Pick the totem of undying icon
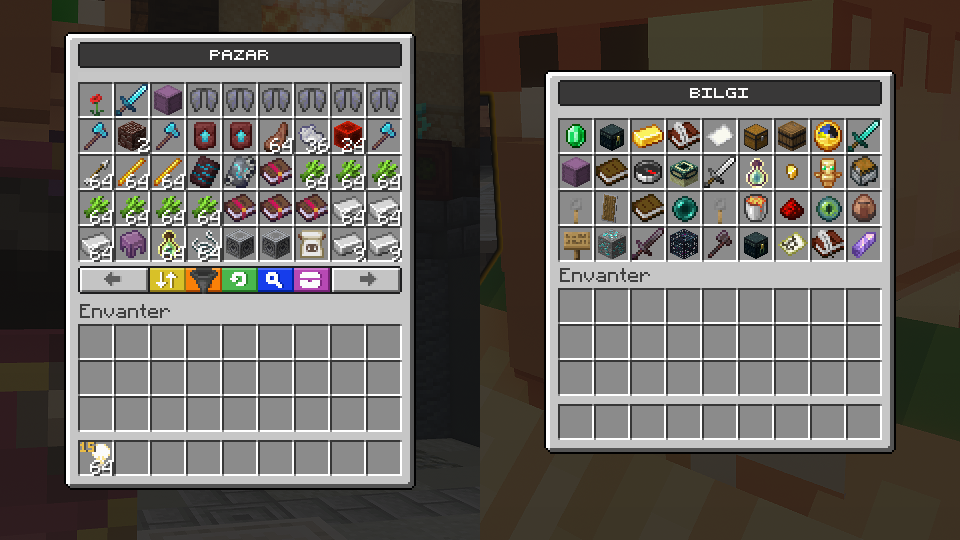Image resolution: width=960 pixels, height=540 pixels. coord(829,173)
